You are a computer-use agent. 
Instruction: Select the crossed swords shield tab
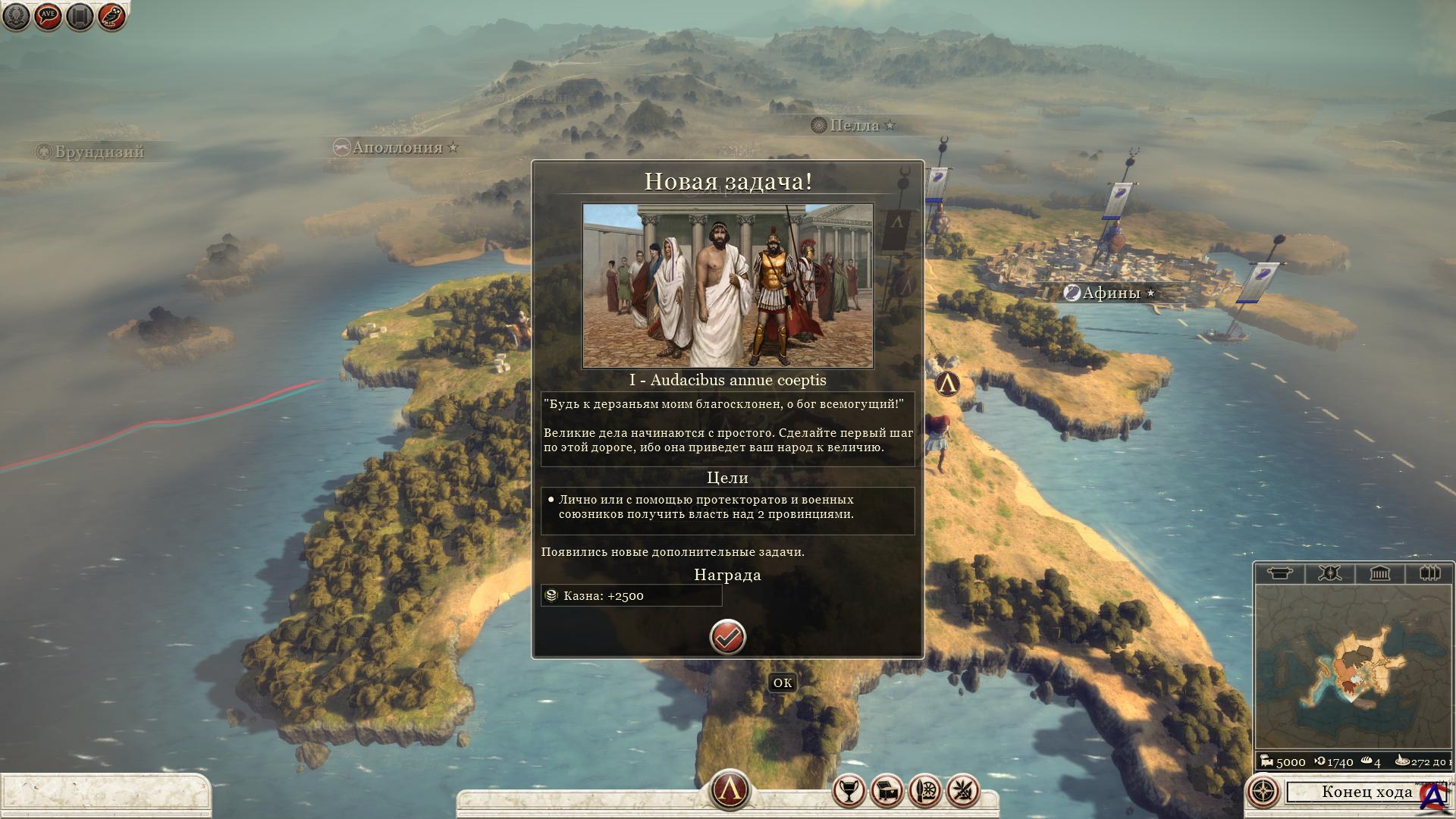1329,573
